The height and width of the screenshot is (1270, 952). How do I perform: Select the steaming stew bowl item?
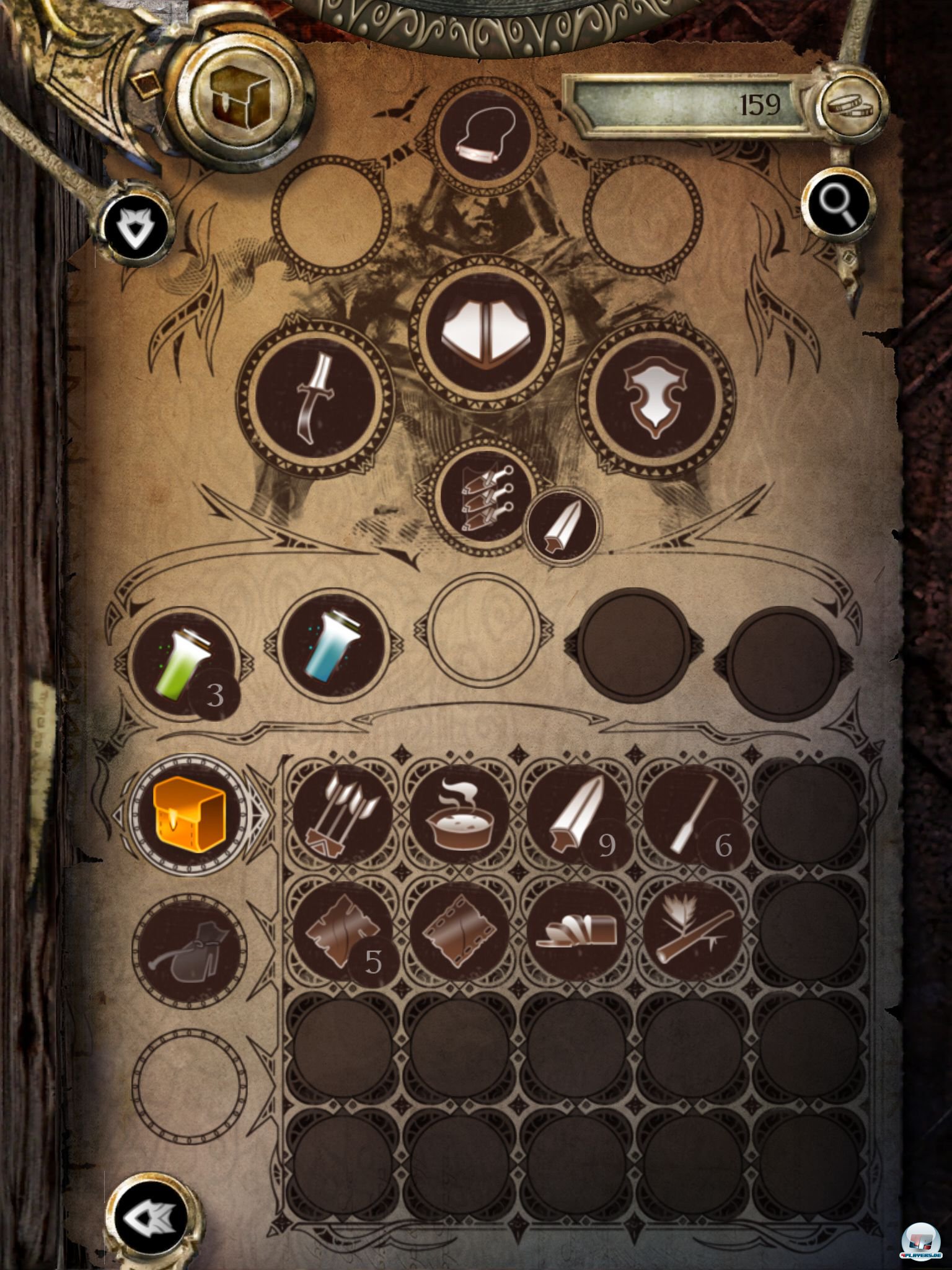[459, 814]
